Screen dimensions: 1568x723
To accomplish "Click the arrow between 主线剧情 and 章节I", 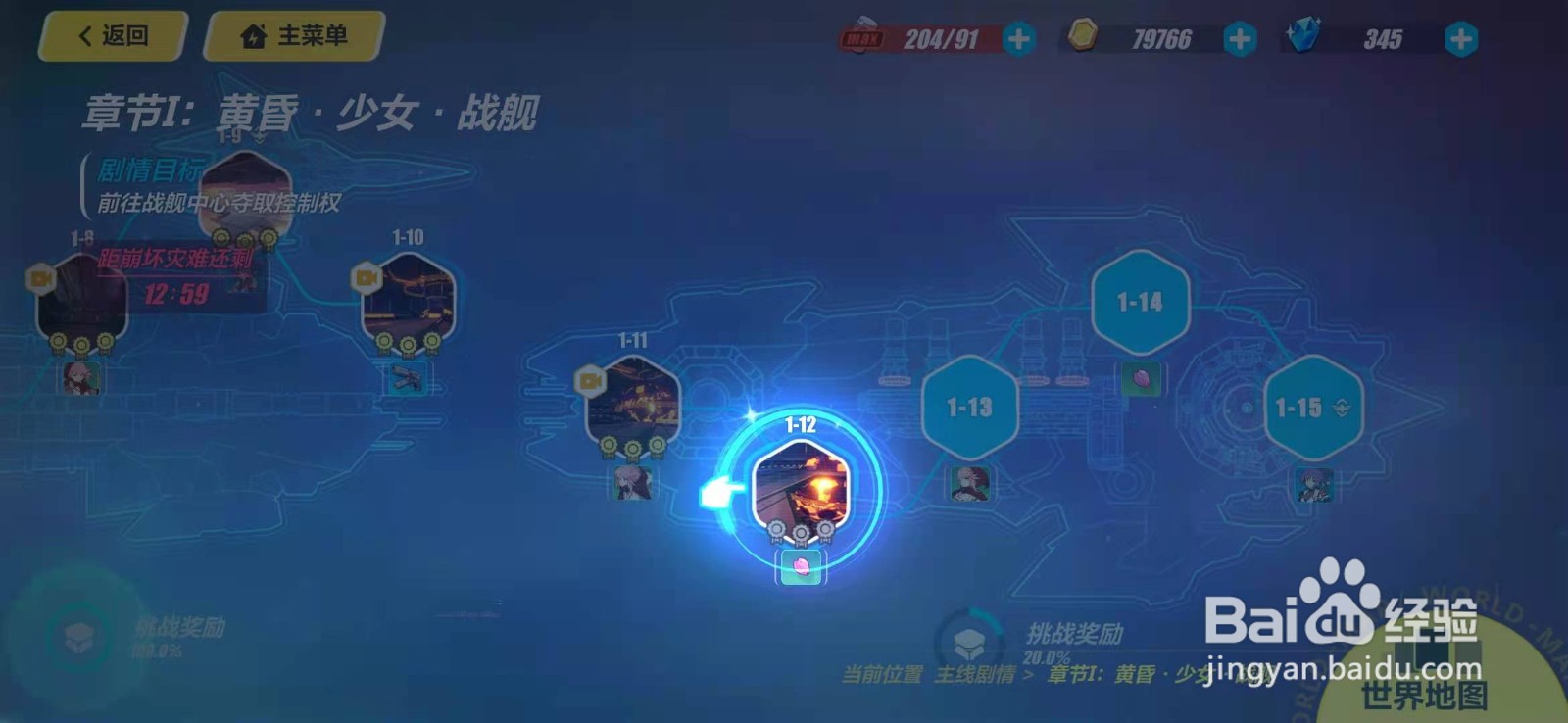I will coord(1028,672).
